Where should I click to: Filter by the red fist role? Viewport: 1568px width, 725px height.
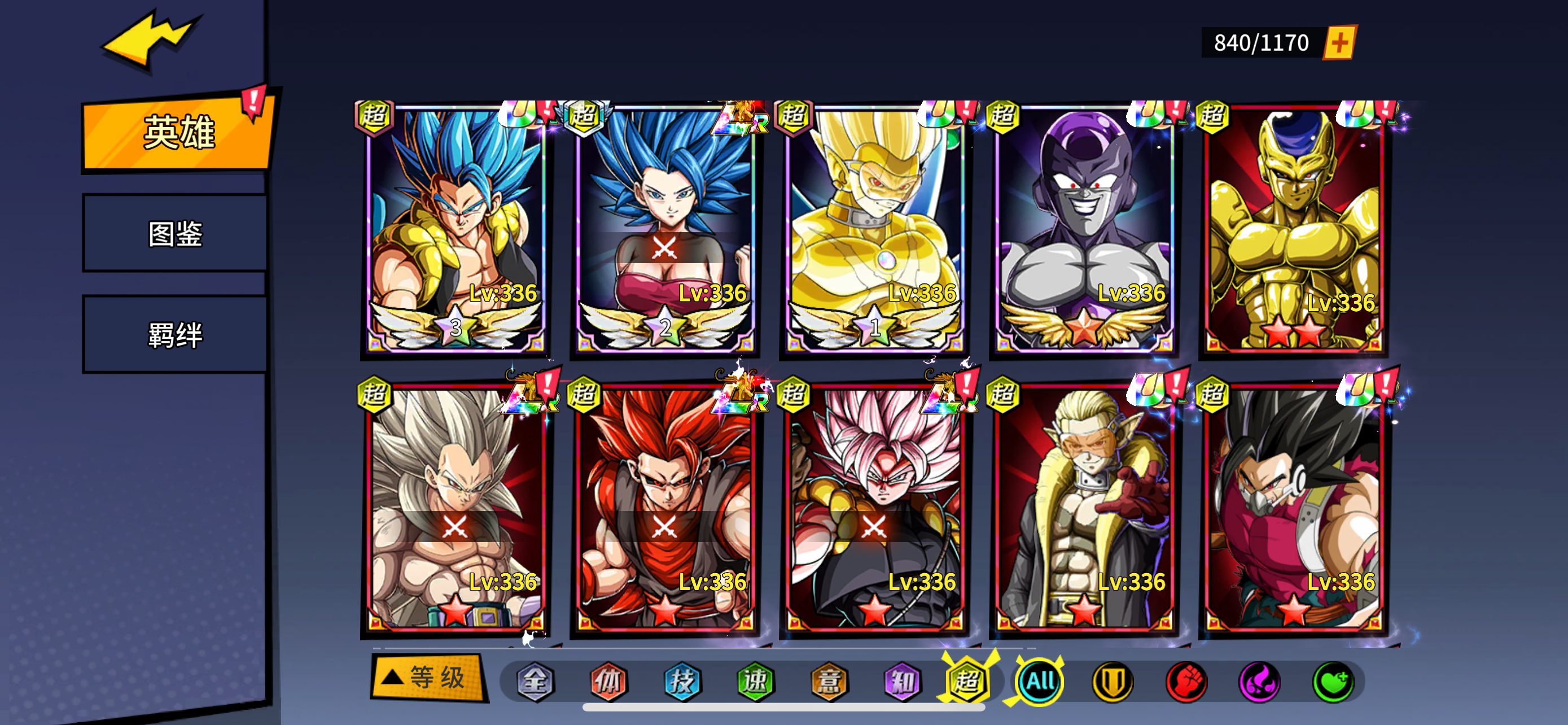(x=1186, y=681)
